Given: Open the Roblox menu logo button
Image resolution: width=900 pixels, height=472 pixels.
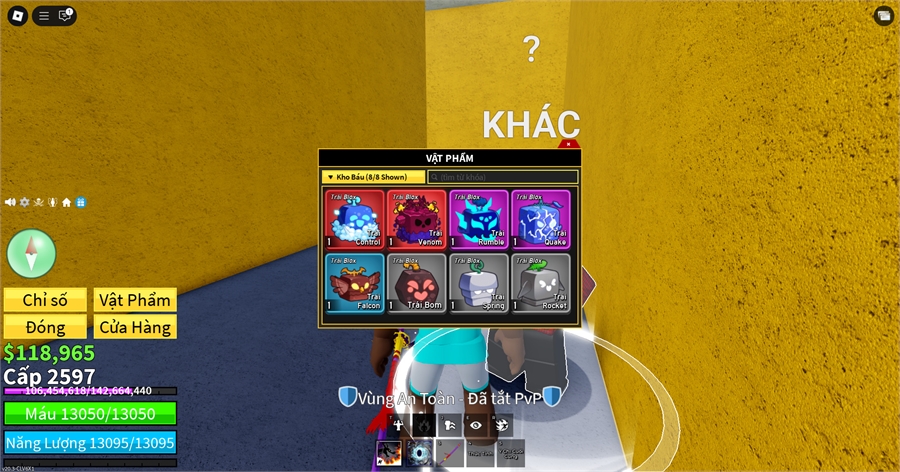Looking at the screenshot, I should point(17,15).
